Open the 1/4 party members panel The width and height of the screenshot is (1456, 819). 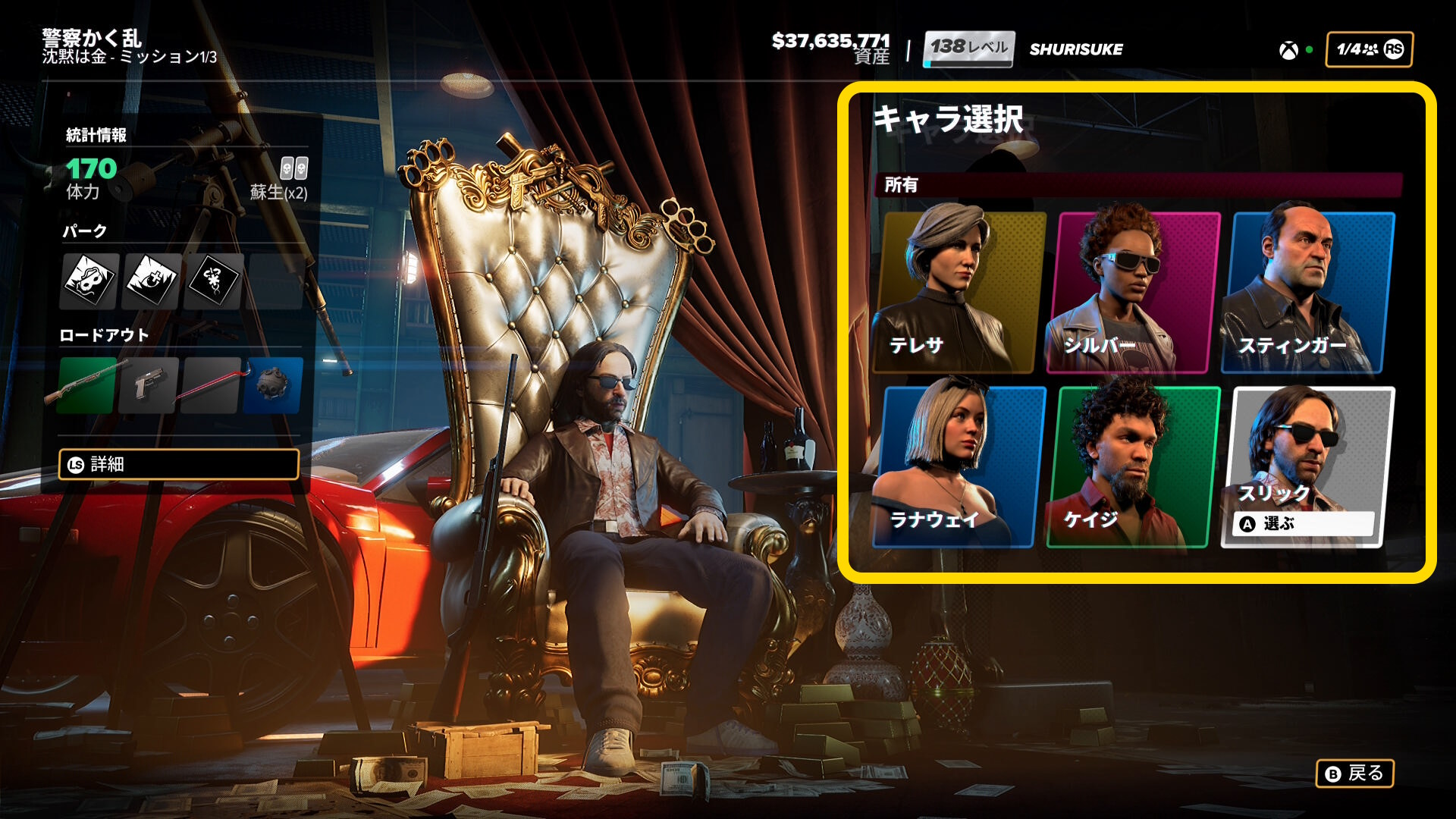pyautogui.click(x=1369, y=49)
